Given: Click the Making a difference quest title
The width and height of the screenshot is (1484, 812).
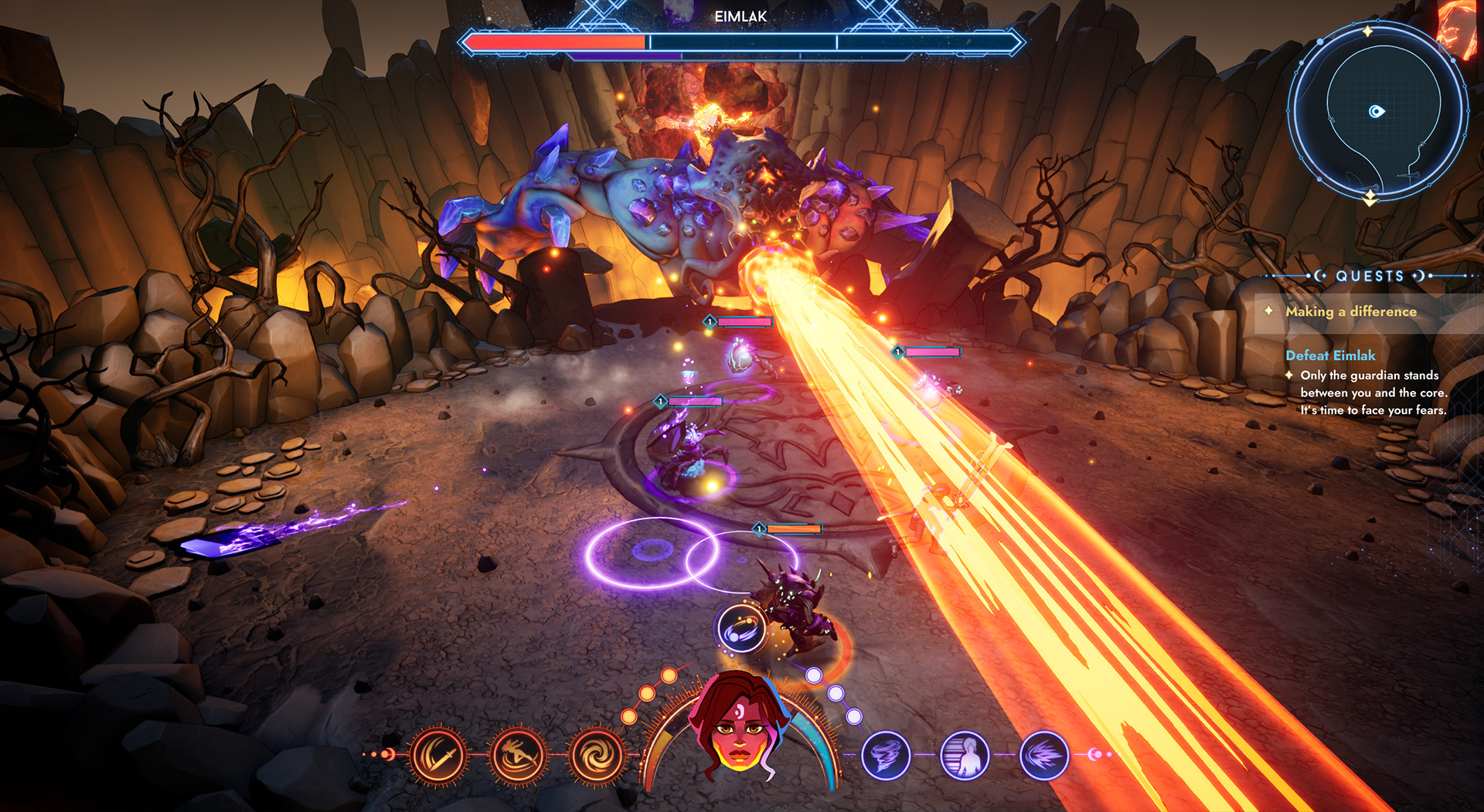Looking at the screenshot, I should coord(1351,311).
